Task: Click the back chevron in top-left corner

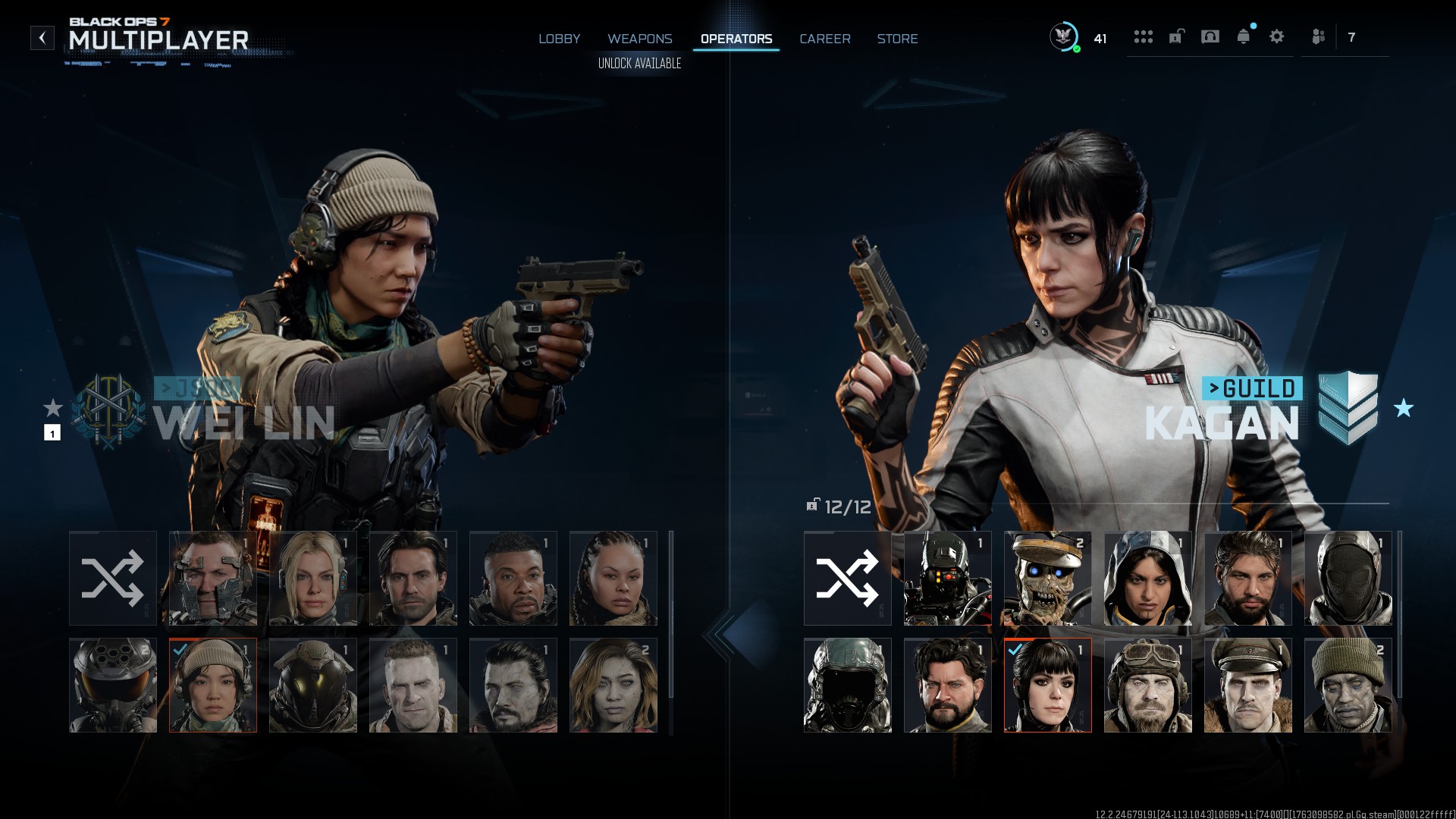Action: click(x=43, y=36)
